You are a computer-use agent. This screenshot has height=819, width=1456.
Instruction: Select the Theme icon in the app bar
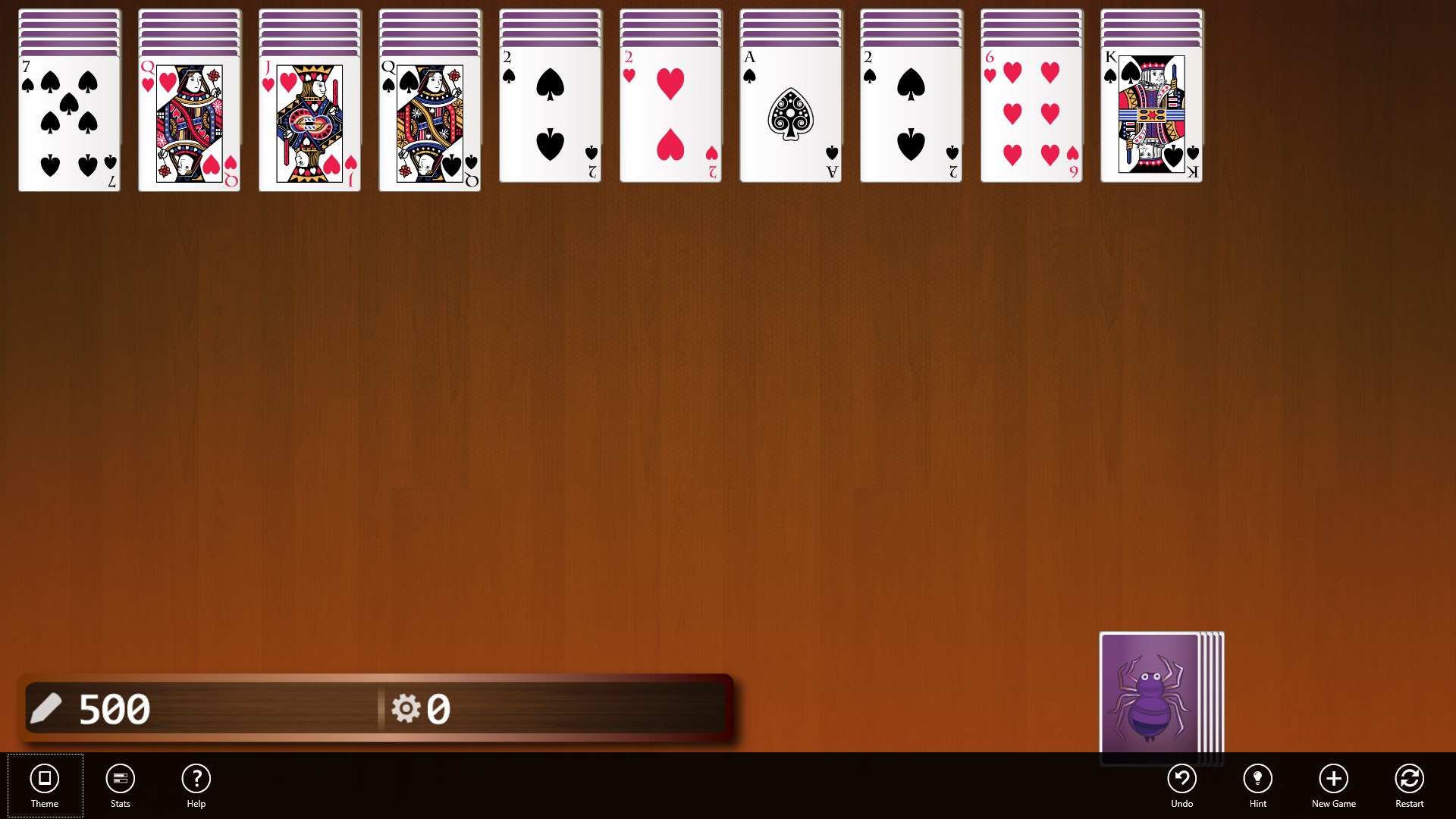[45, 785]
